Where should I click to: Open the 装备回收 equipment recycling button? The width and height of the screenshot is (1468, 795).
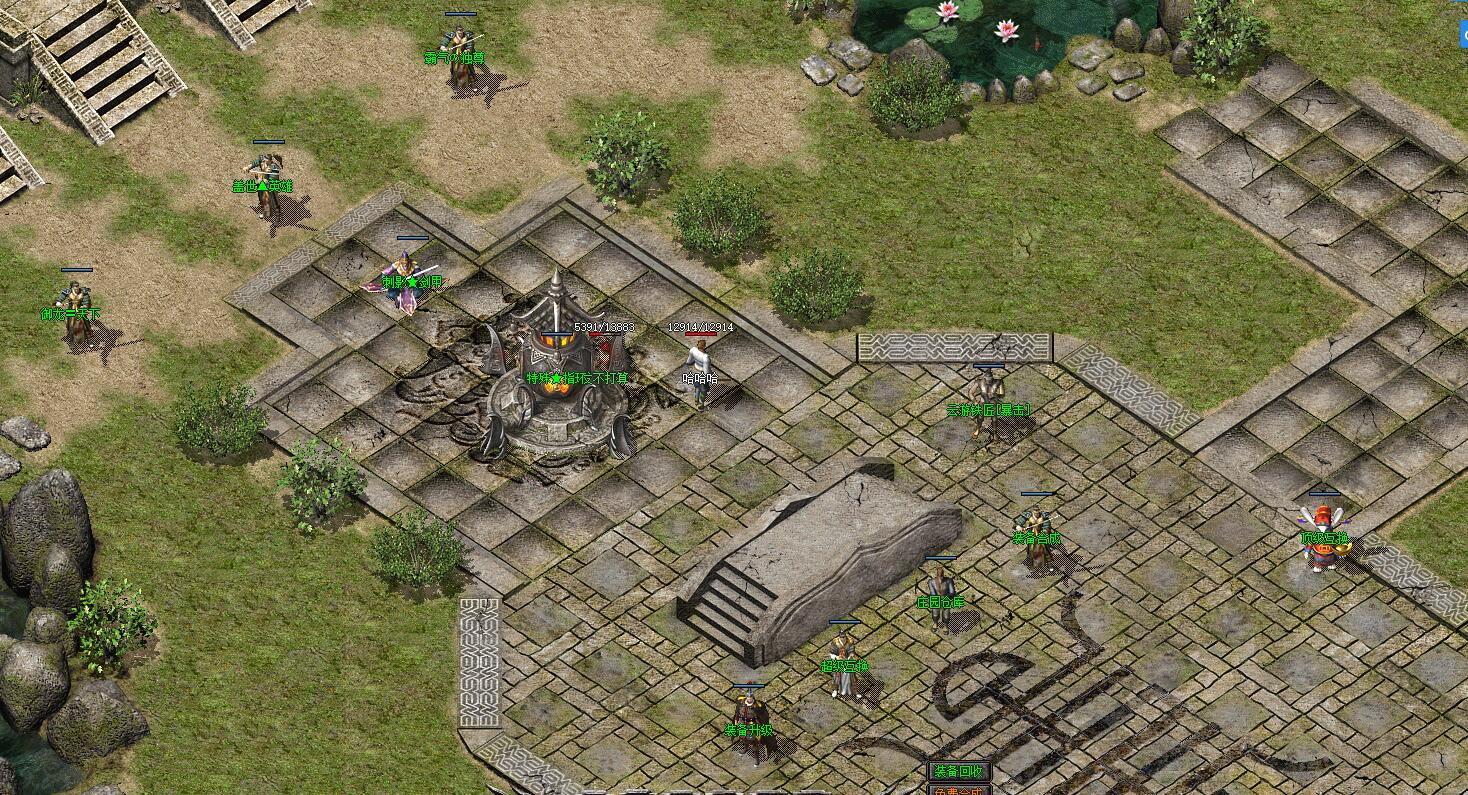pos(959,771)
